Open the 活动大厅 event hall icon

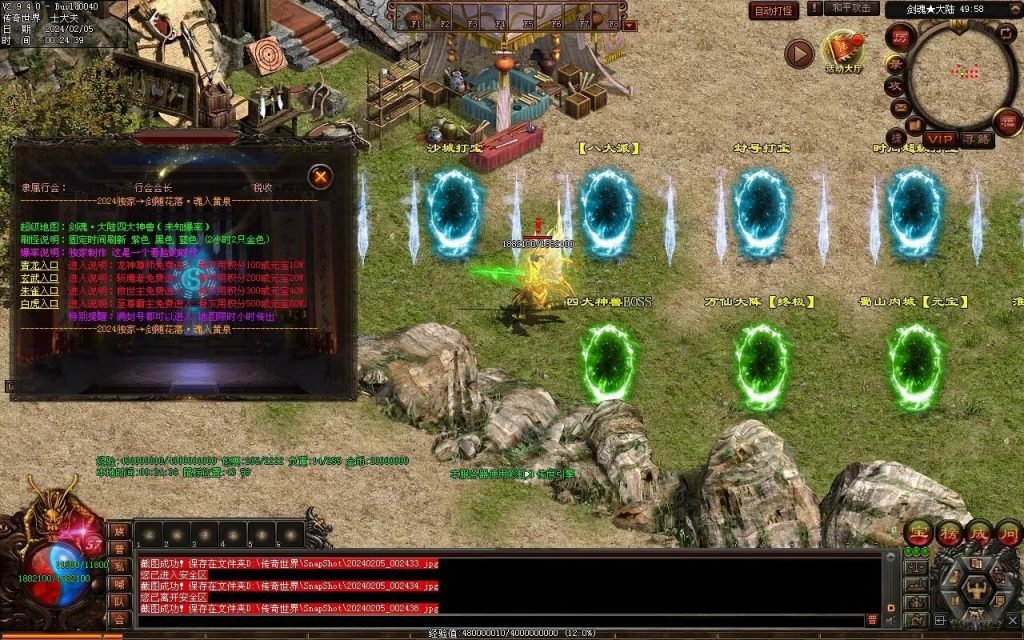point(843,52)
